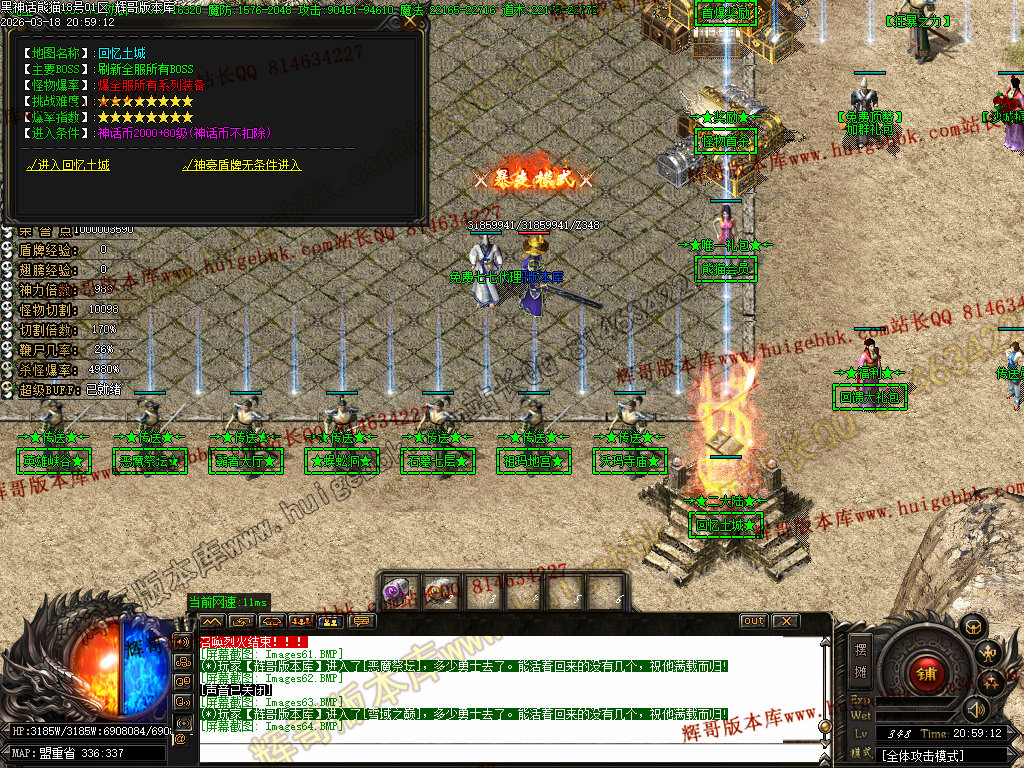Open the red 铺 shop button
Viewport: 1024px width, 768px height.
tap(926, 672)
